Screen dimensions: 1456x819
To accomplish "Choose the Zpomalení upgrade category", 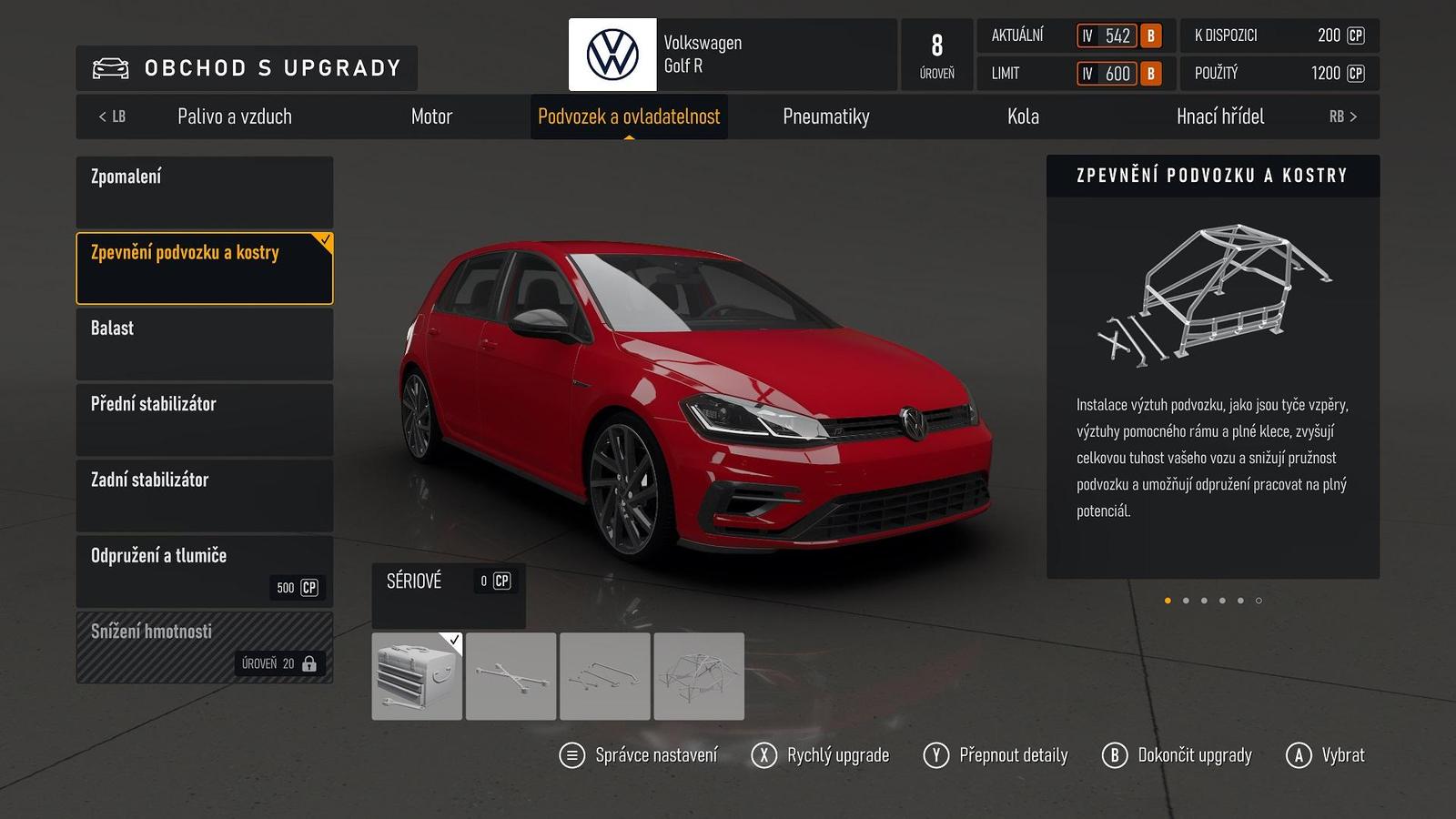I will [205, 192].
